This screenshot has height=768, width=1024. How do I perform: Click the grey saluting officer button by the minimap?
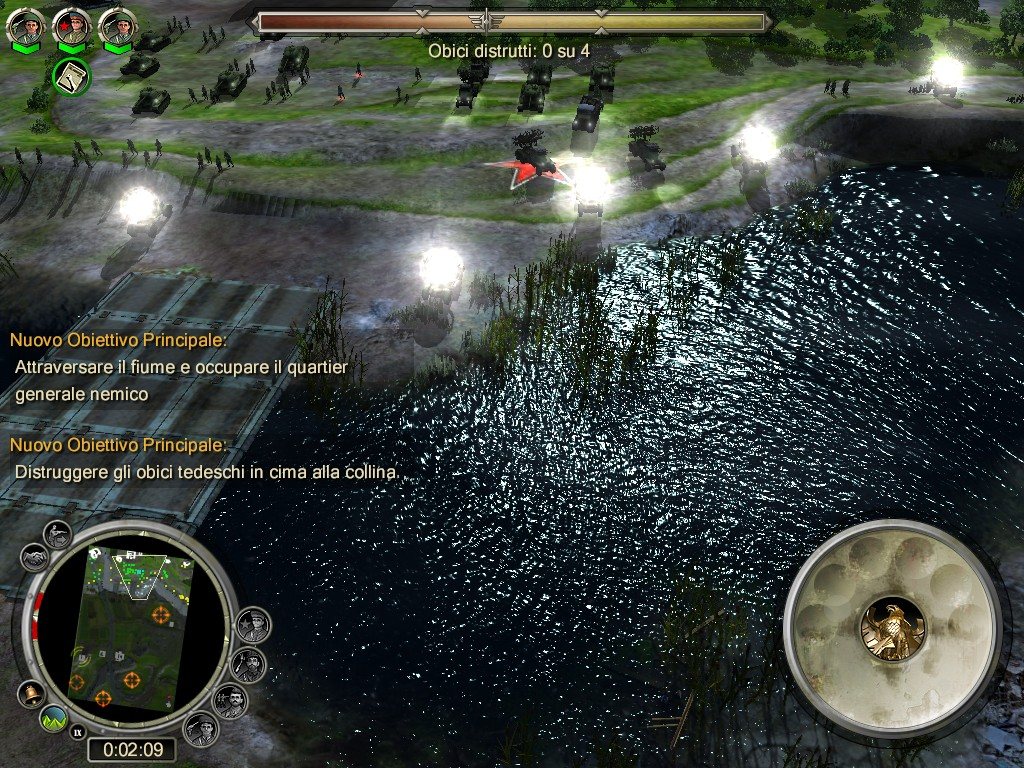[x=201, y=728]
